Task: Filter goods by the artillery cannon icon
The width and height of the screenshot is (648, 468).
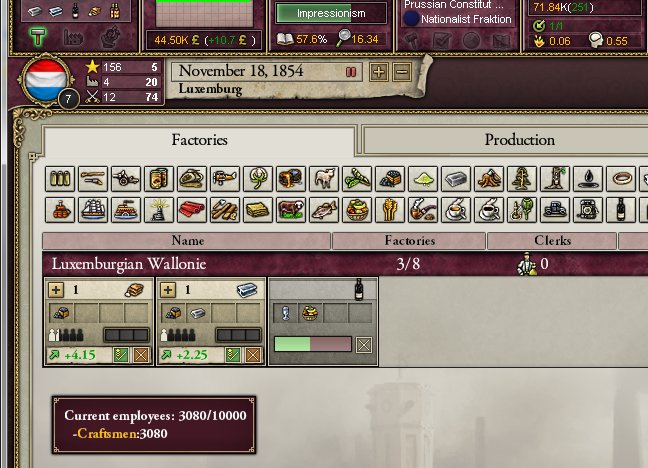Action: point(126,179)
